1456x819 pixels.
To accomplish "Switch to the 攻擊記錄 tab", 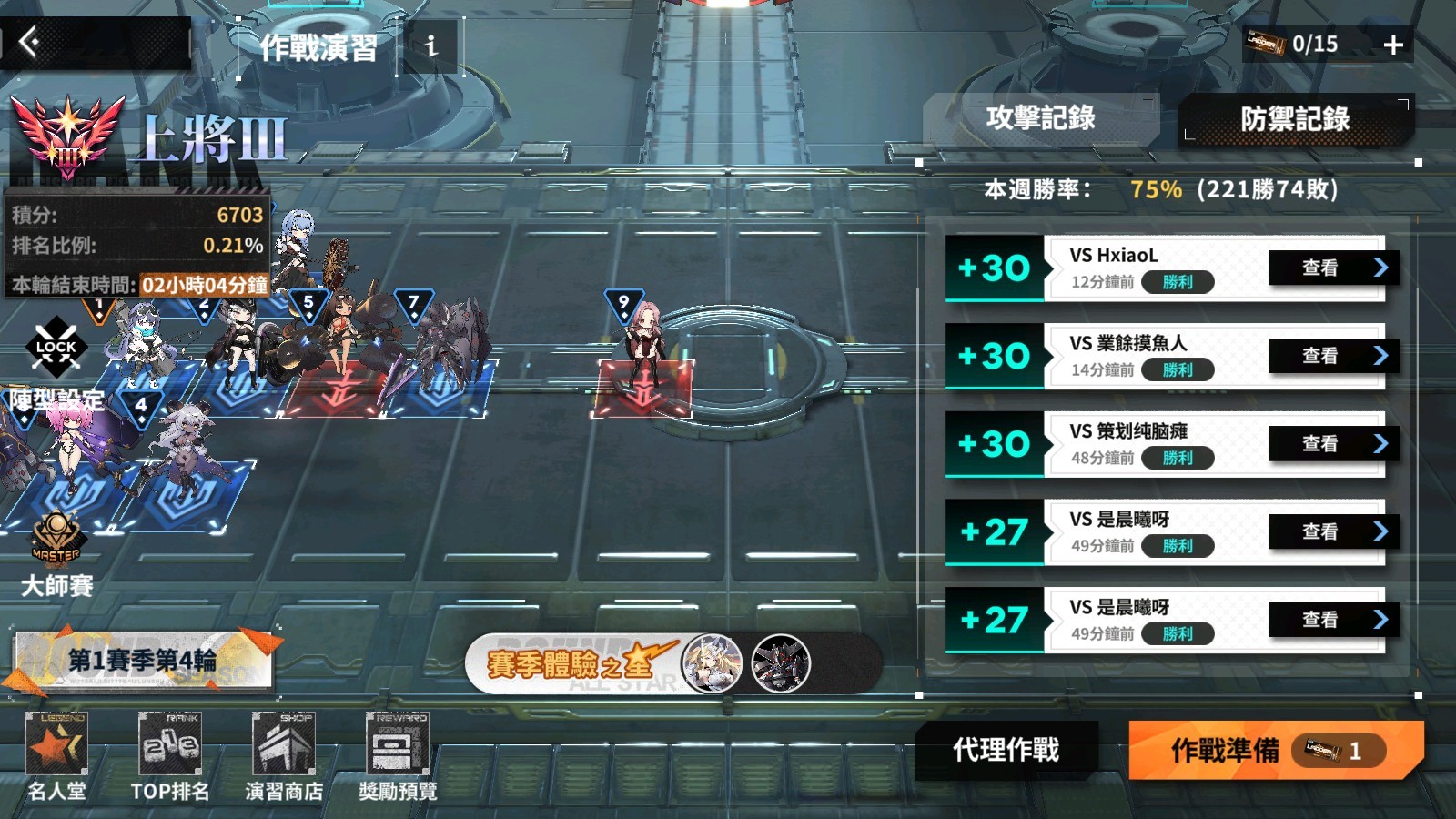I will [x=1040, y=118].
